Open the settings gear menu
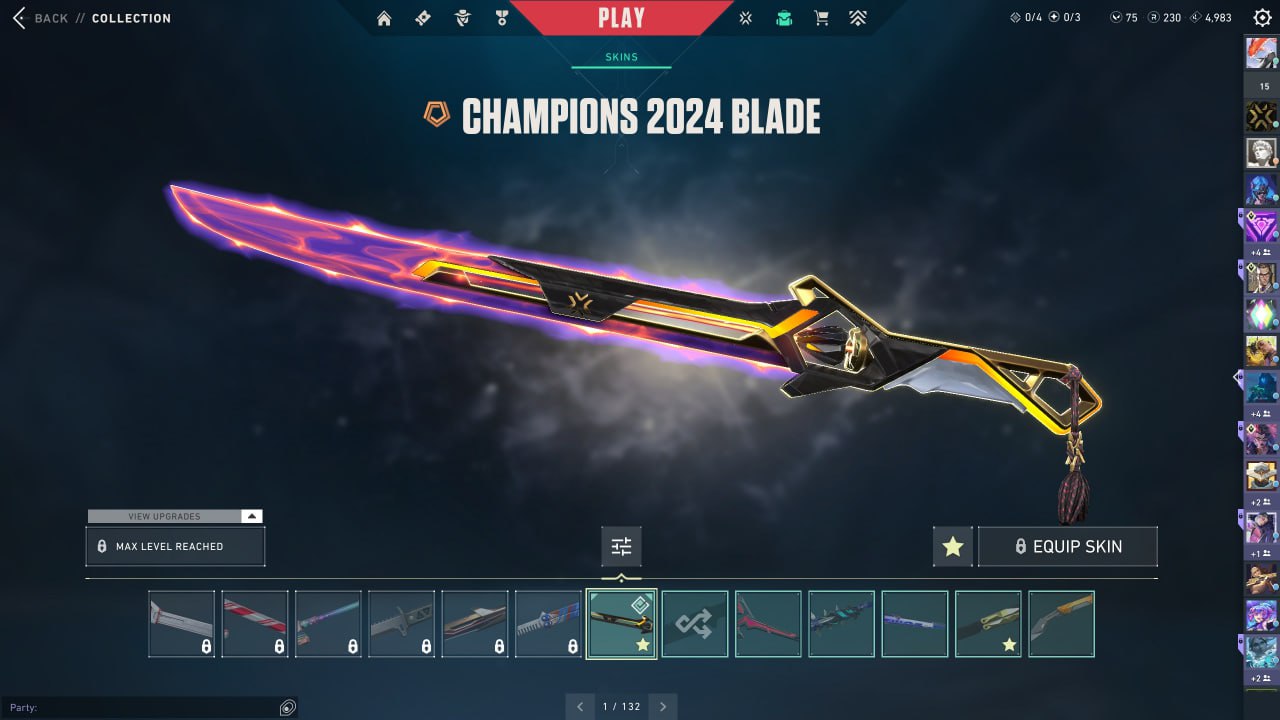1280x720 pixels. [x=1262, y=18]
